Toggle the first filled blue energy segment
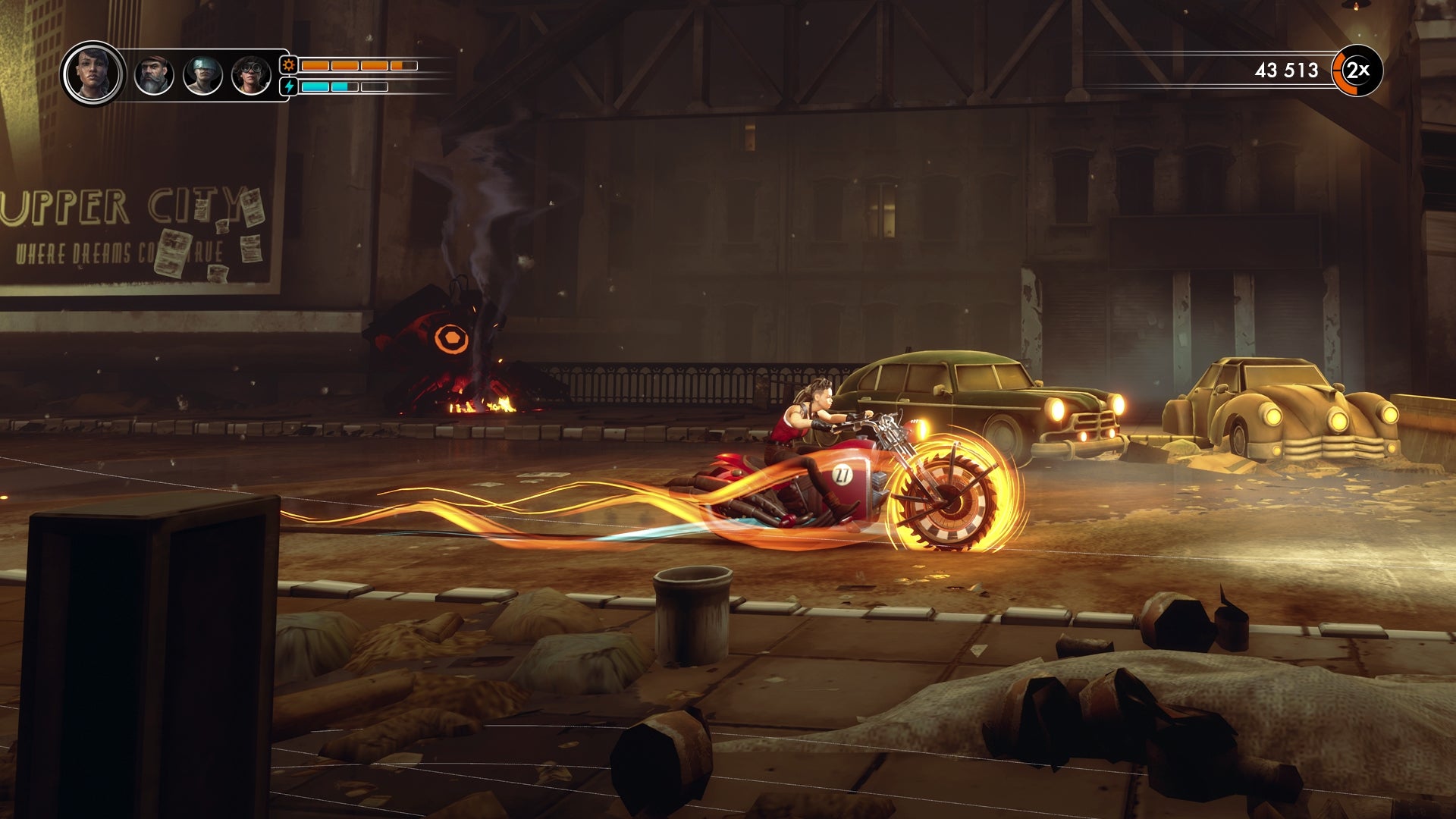 tap(315, 85)
